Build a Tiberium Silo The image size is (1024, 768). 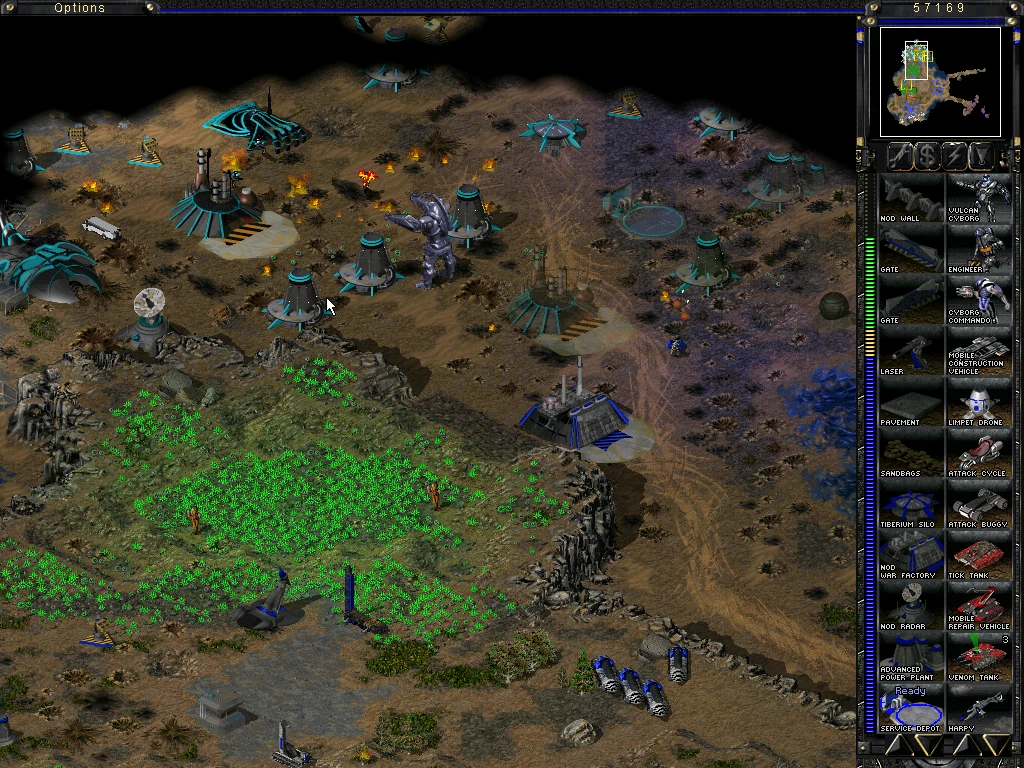910,504
